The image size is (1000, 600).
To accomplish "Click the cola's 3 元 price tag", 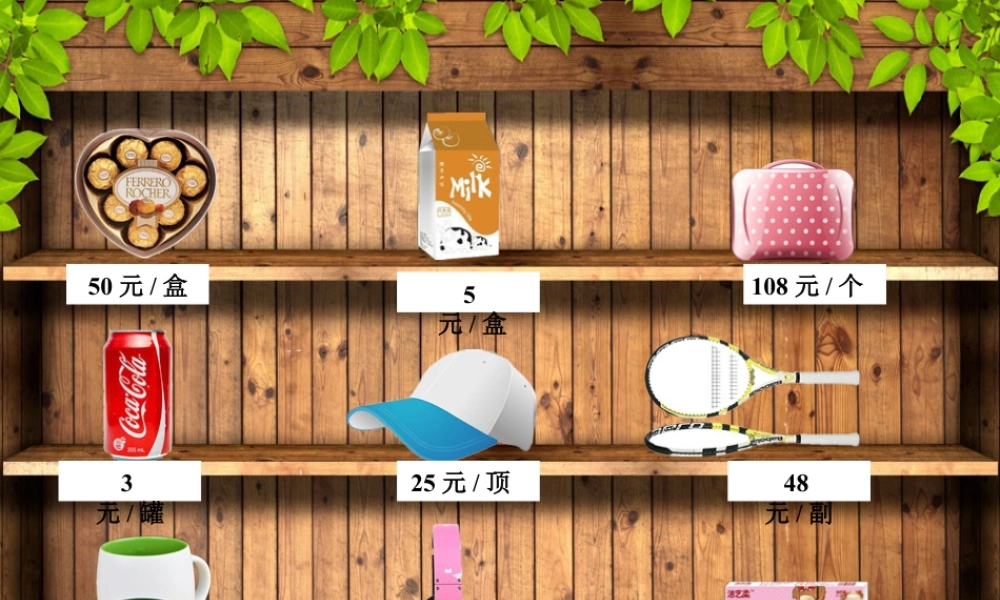I will (129, 483).
